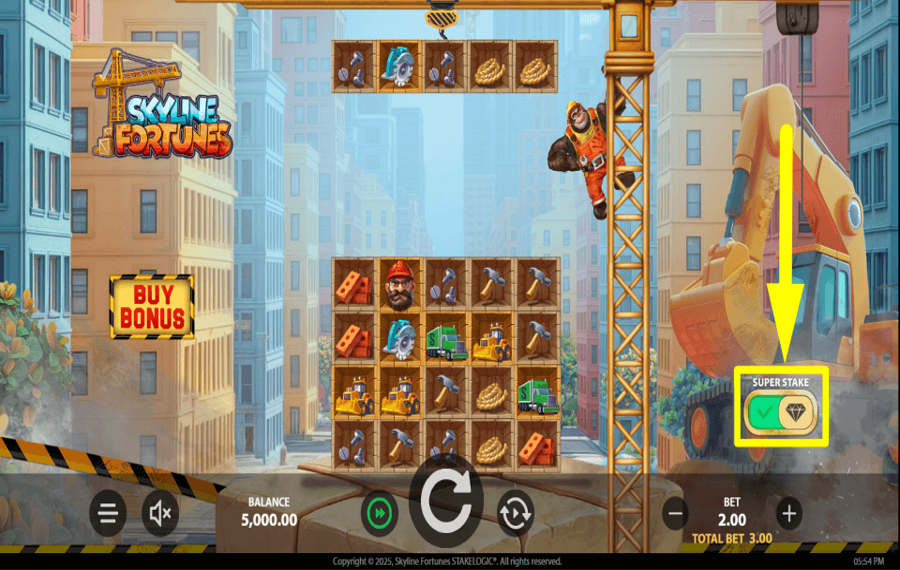Enable turbo fast-forward spin mode
Screen dimensions: 900x570
pos(380,514)
